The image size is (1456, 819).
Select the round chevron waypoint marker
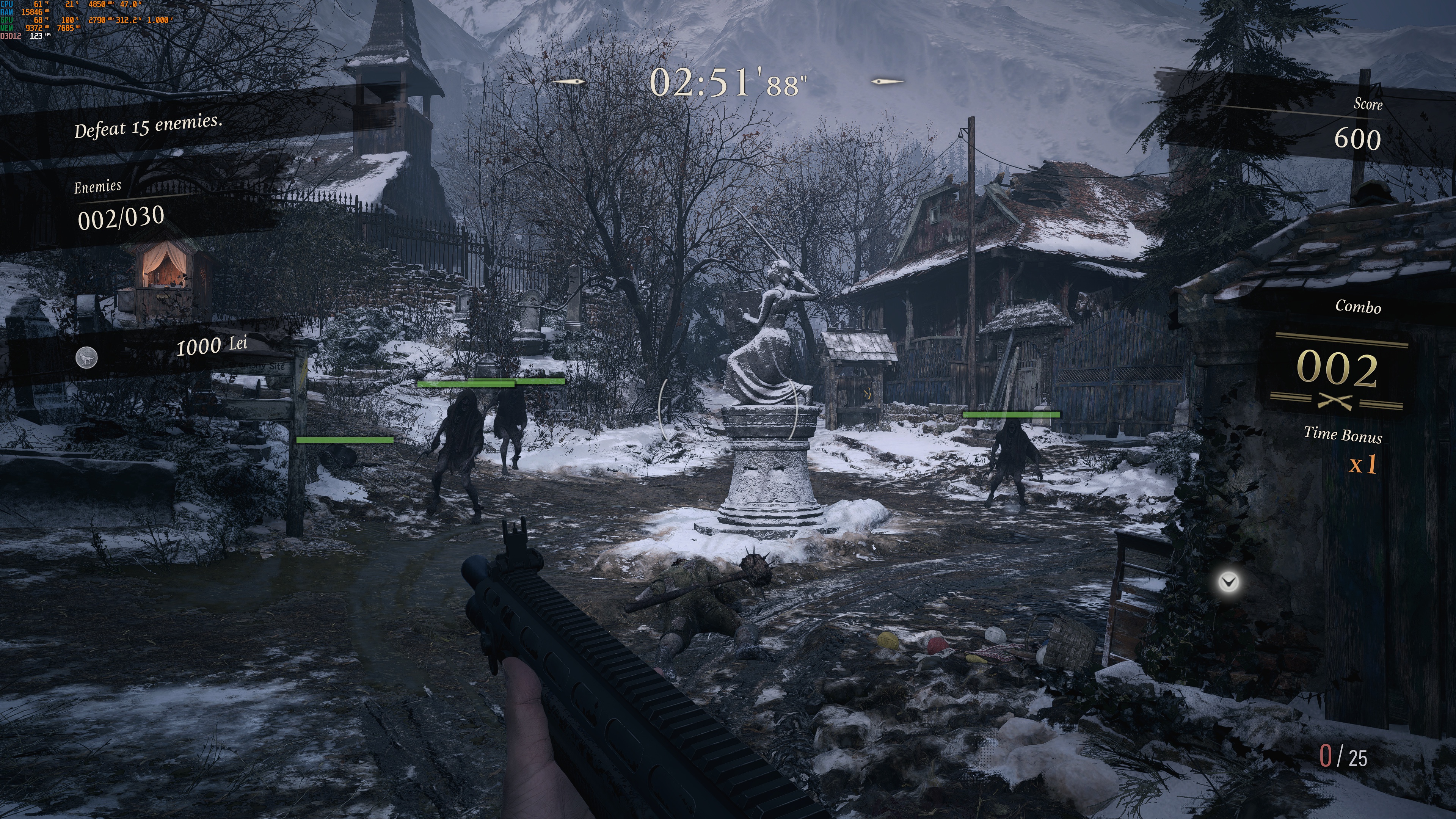(x=1229, y=581)
